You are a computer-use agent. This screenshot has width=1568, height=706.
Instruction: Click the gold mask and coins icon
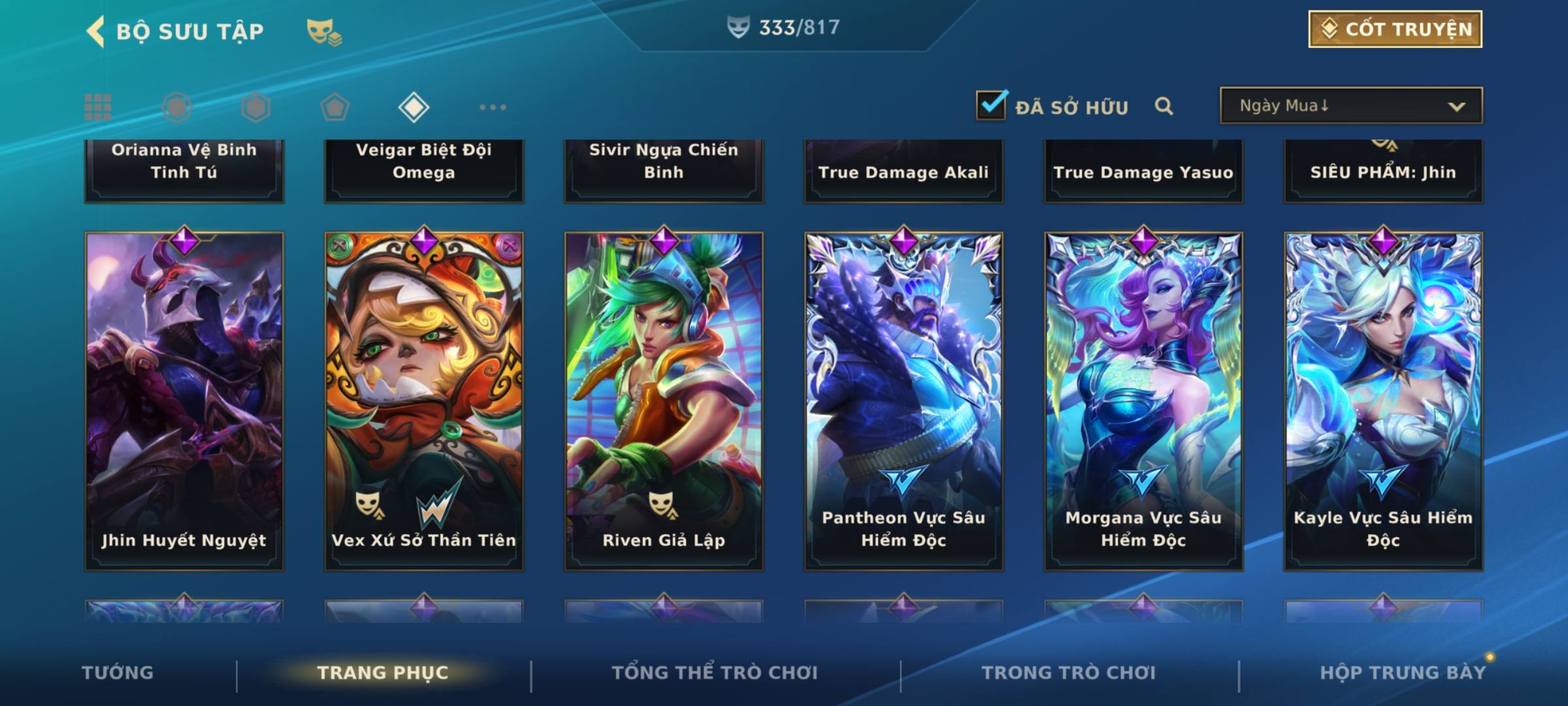point(324,31)
